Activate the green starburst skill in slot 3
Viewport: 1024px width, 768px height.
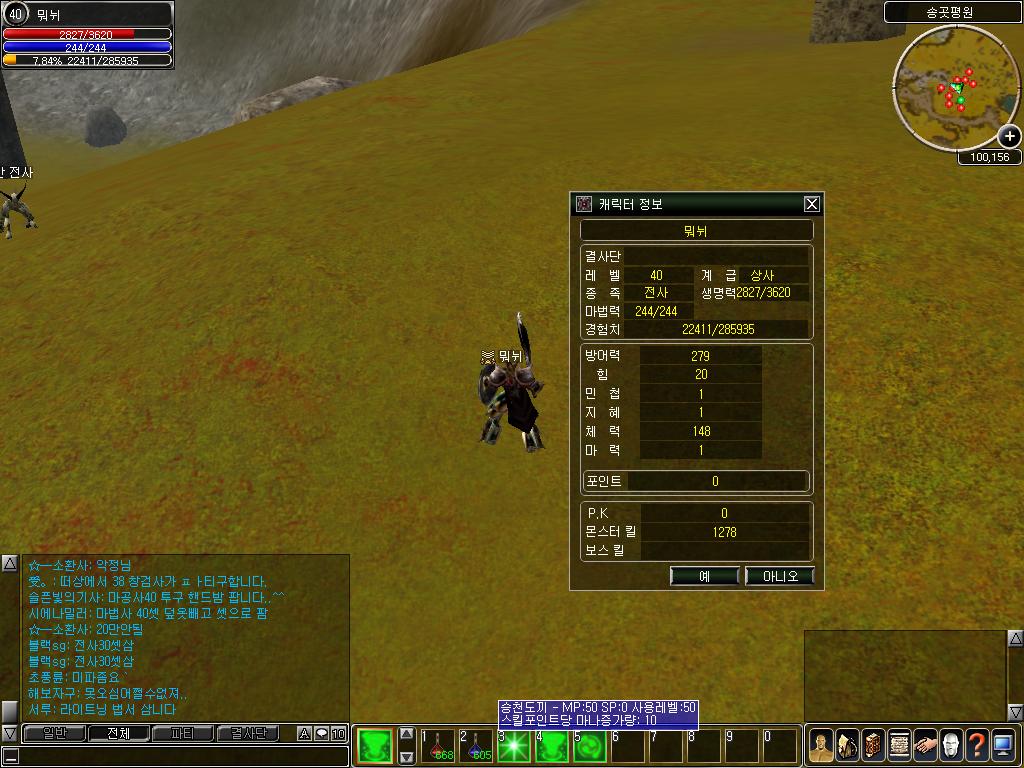point(514,746)
